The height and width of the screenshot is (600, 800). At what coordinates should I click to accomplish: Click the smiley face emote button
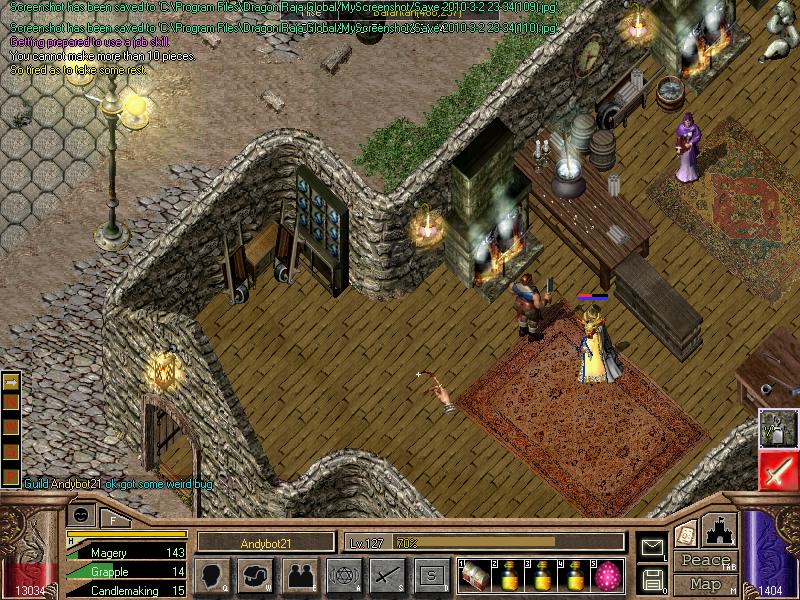coord(81,515)
